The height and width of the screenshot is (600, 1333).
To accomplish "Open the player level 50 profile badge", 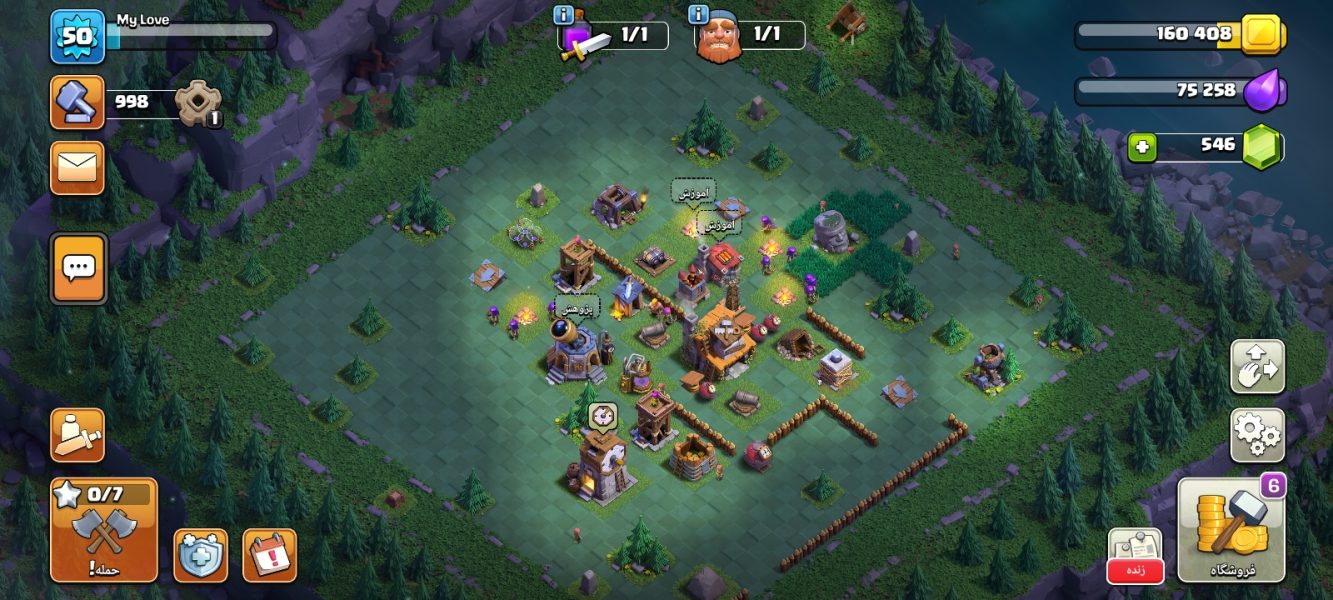I will tap(77, 36).
